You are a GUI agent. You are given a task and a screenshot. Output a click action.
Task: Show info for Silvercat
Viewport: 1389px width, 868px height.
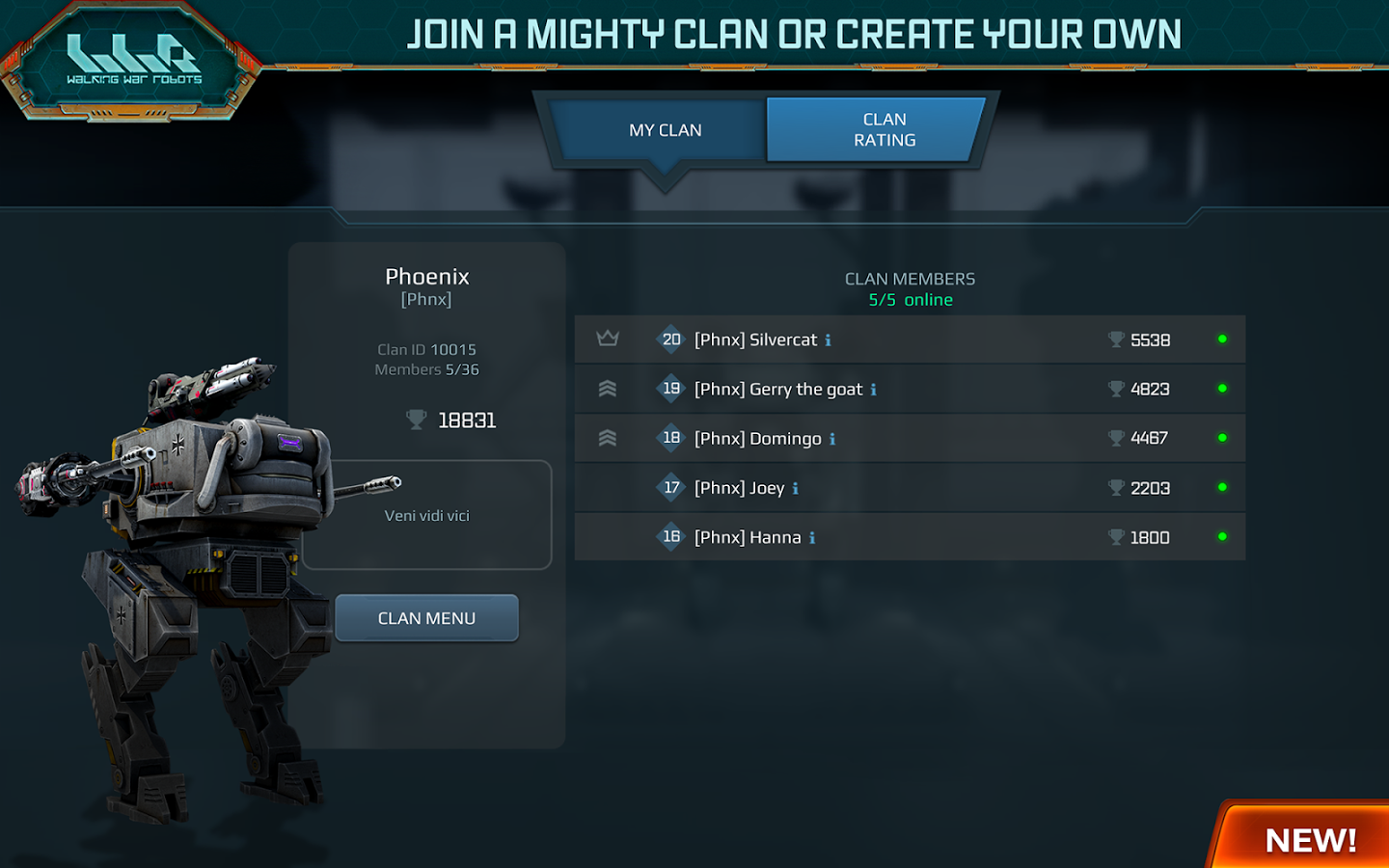[x=828, y=340]
